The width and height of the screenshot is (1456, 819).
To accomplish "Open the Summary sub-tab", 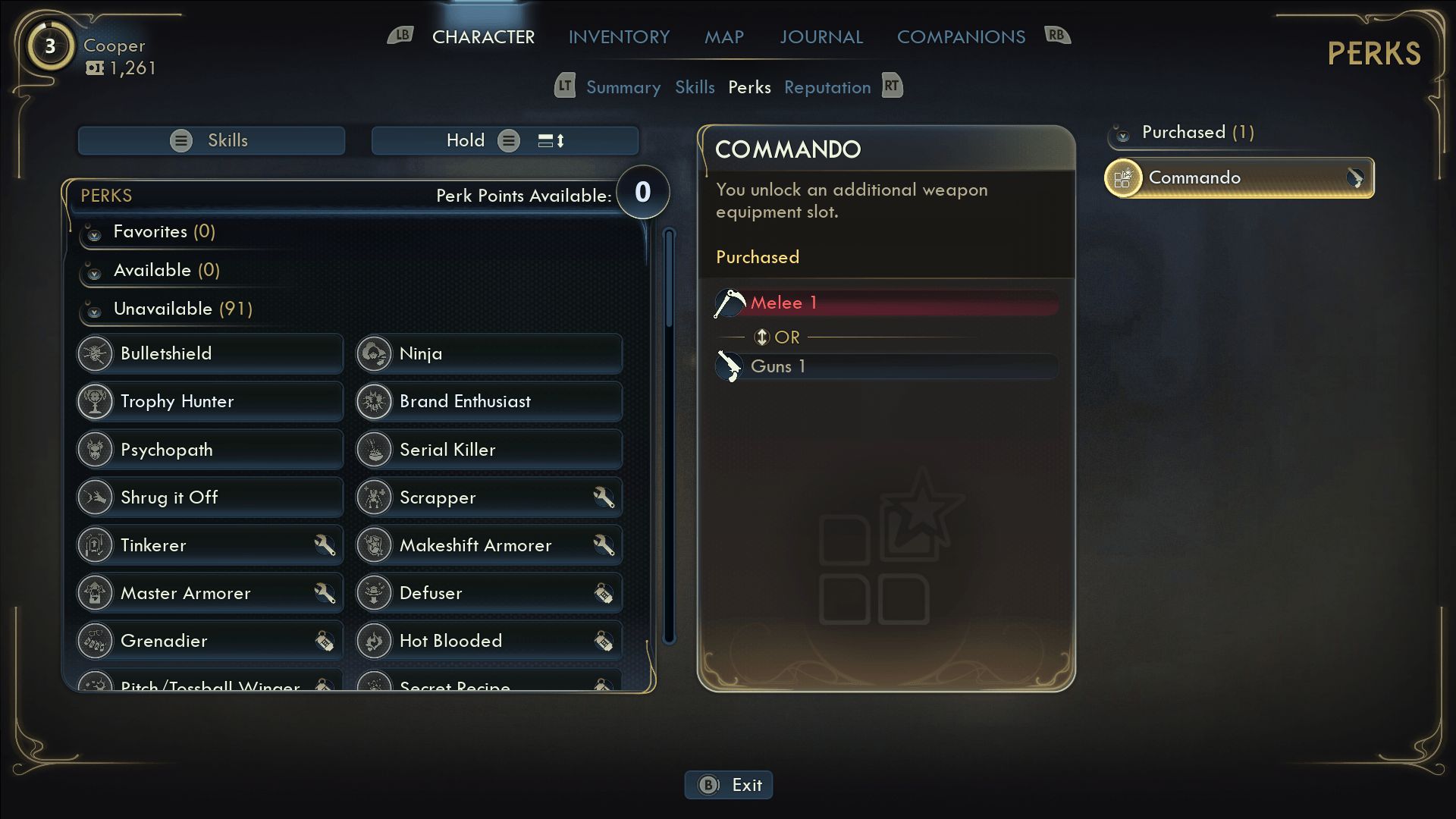I will [x=623, y=87].
